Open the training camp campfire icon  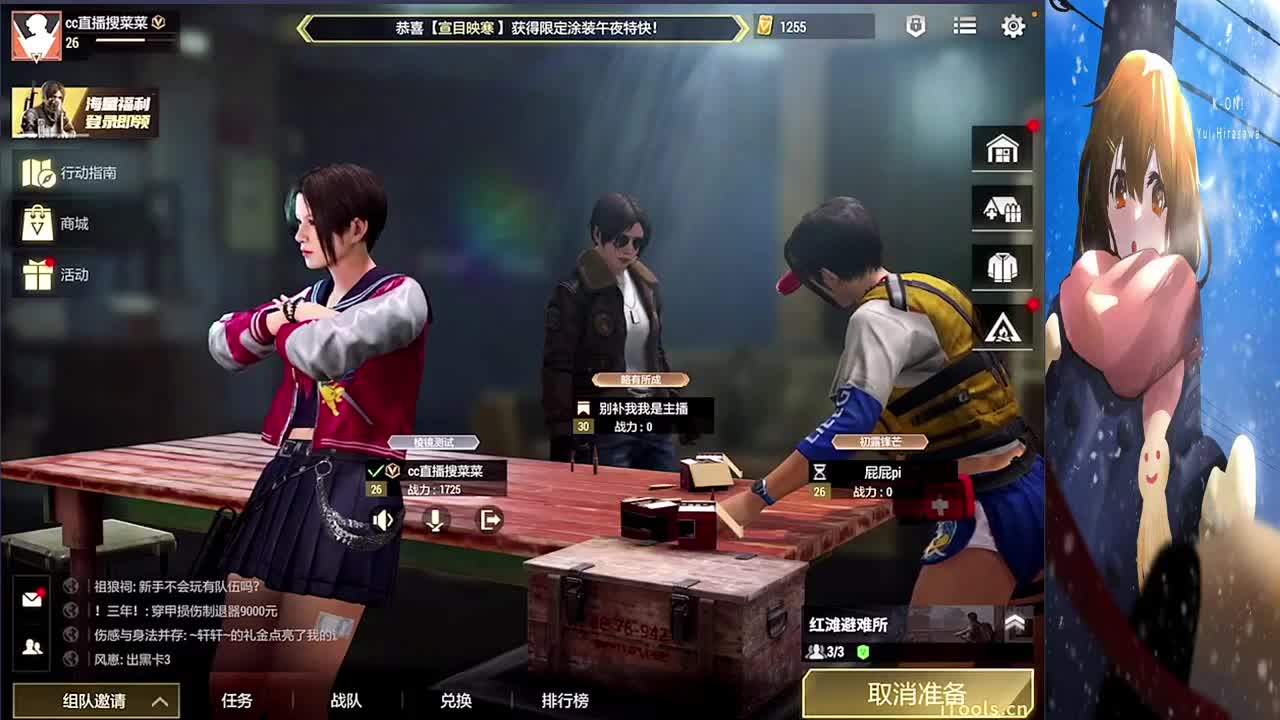[1002, 326]
